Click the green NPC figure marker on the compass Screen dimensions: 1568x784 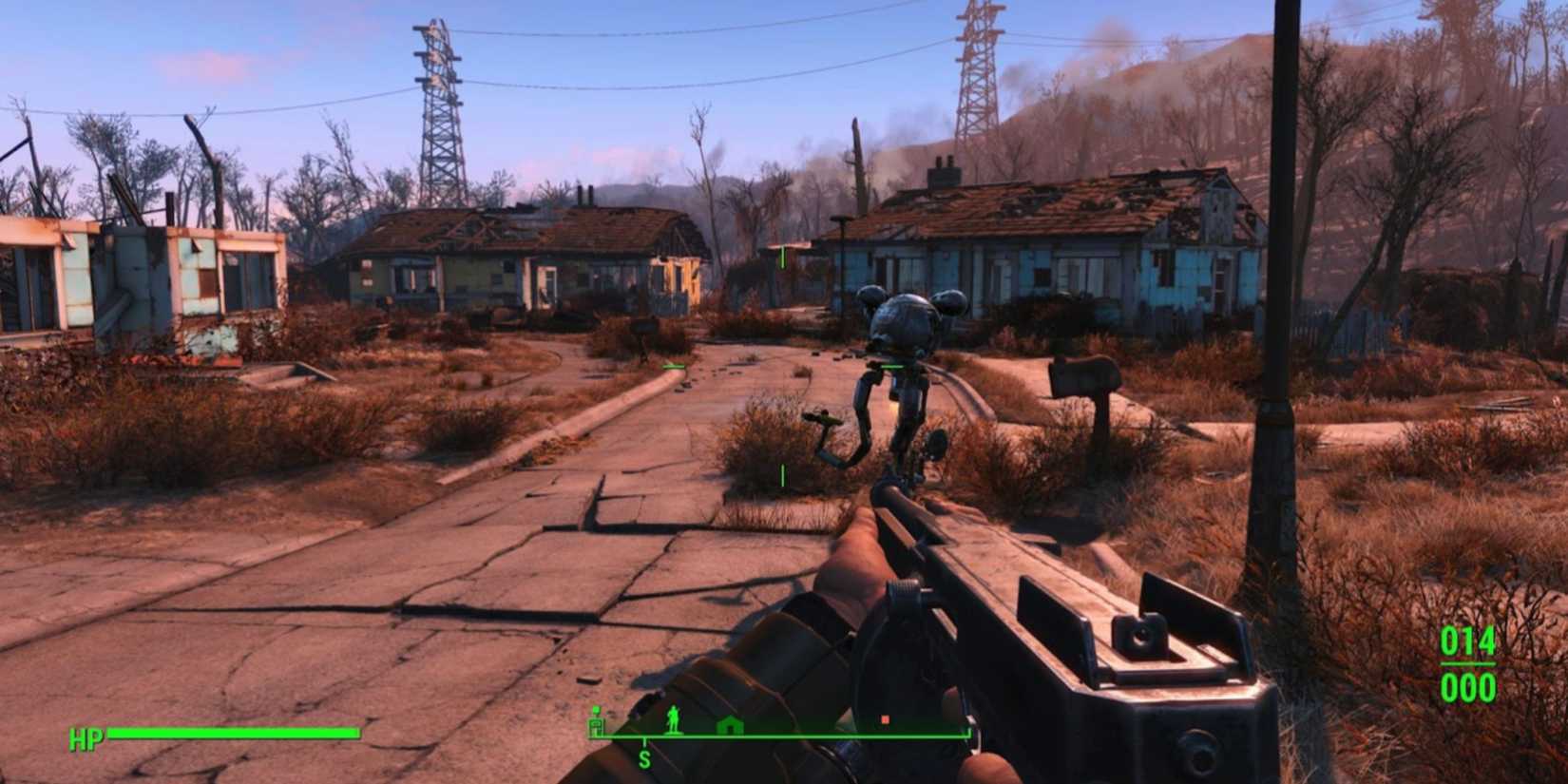click(x=673, y=720)
